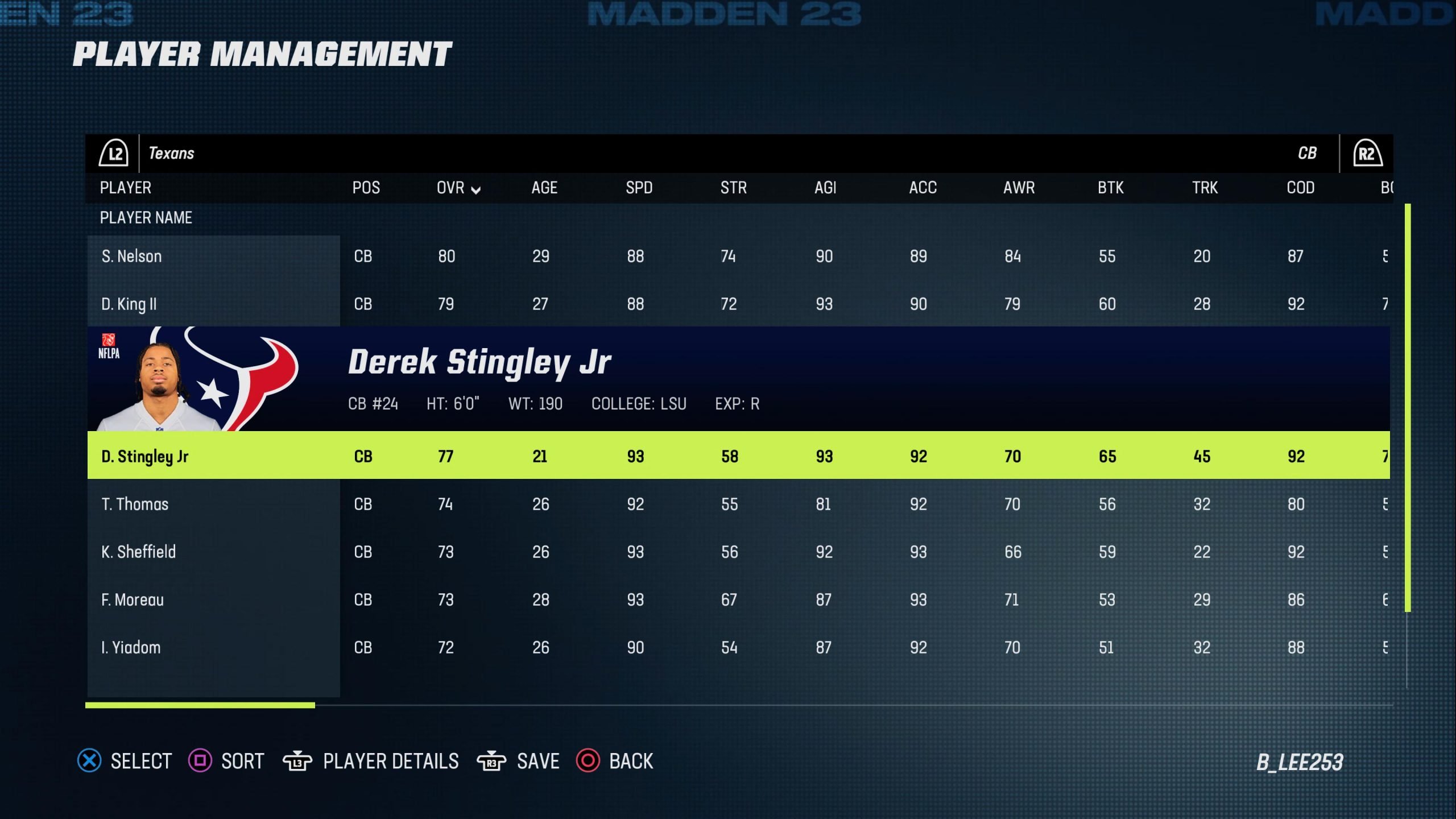Sort players by the AGE column
The width and height of the screenshot is (1456, 819).
pyautogui.click(x=544, y=188)
